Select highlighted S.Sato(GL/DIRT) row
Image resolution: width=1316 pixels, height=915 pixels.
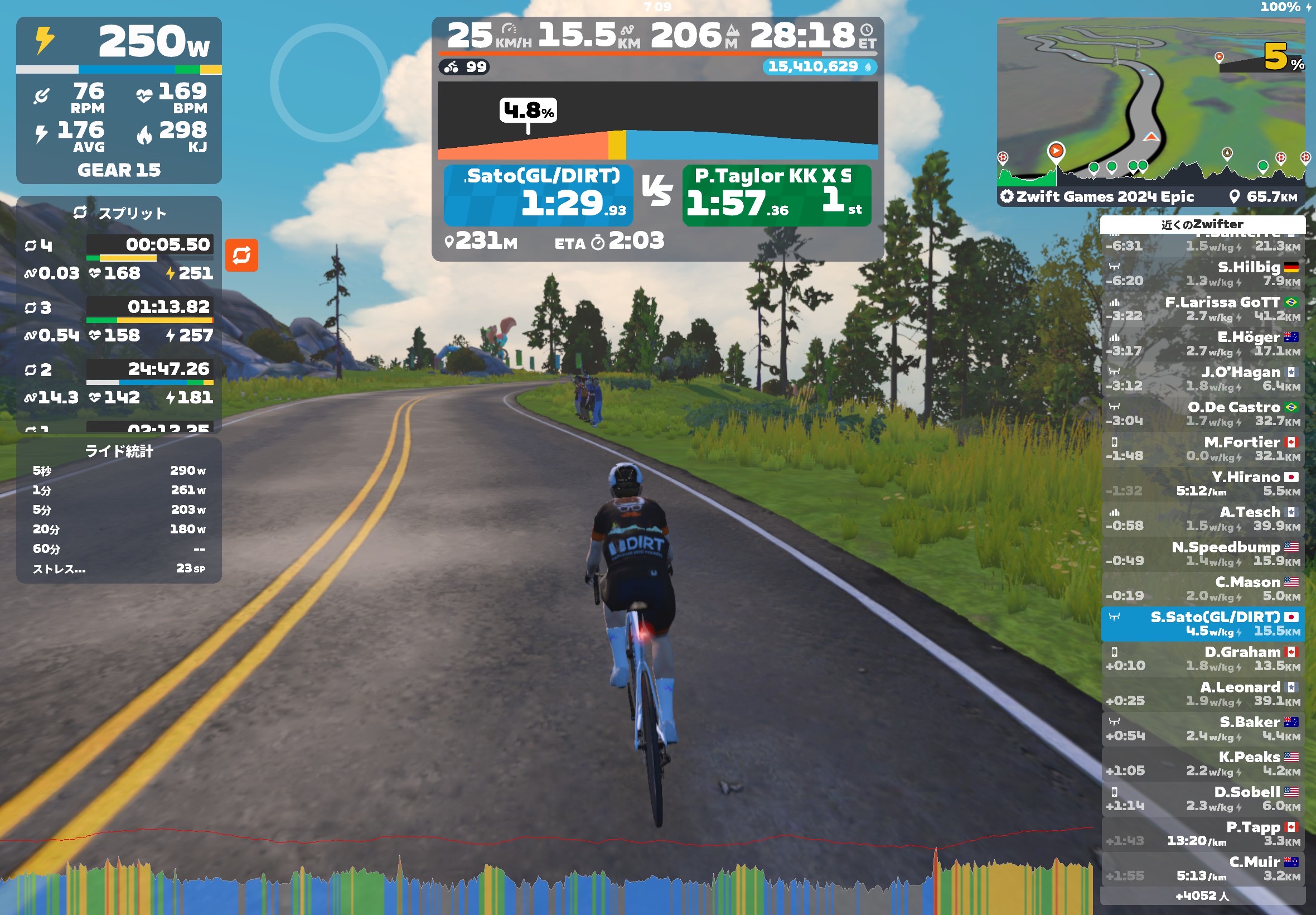1202,624
